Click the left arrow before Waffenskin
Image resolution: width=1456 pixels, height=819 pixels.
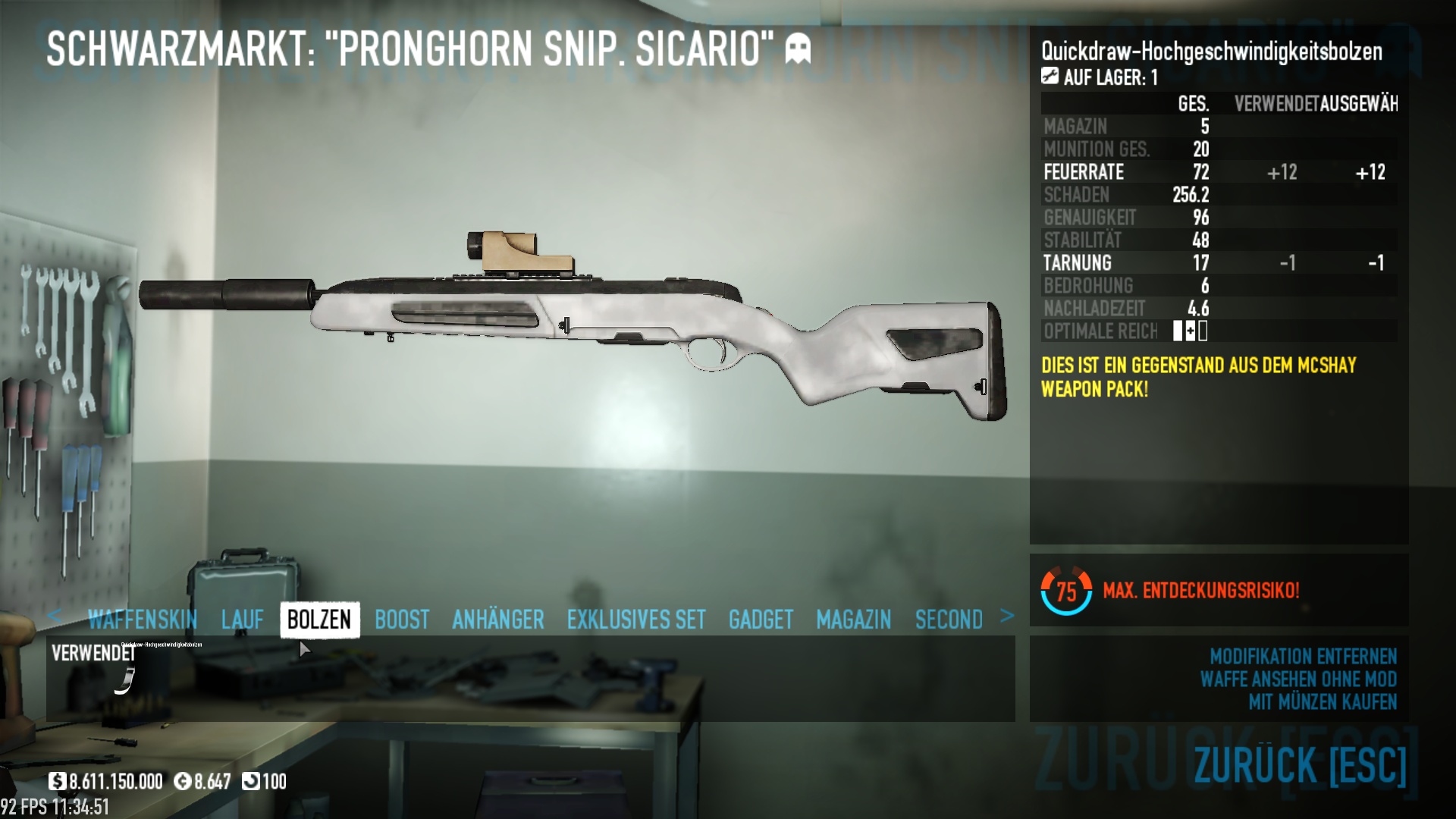tap(54, 615)
